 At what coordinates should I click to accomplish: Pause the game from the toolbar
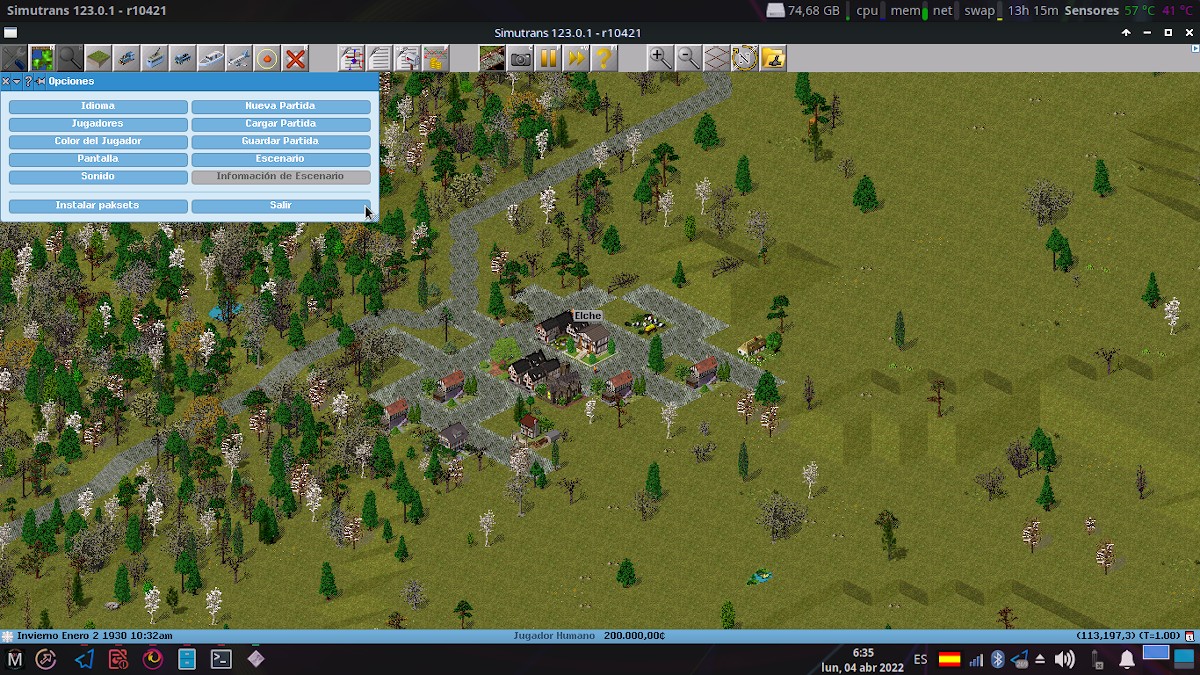[548, 58]
